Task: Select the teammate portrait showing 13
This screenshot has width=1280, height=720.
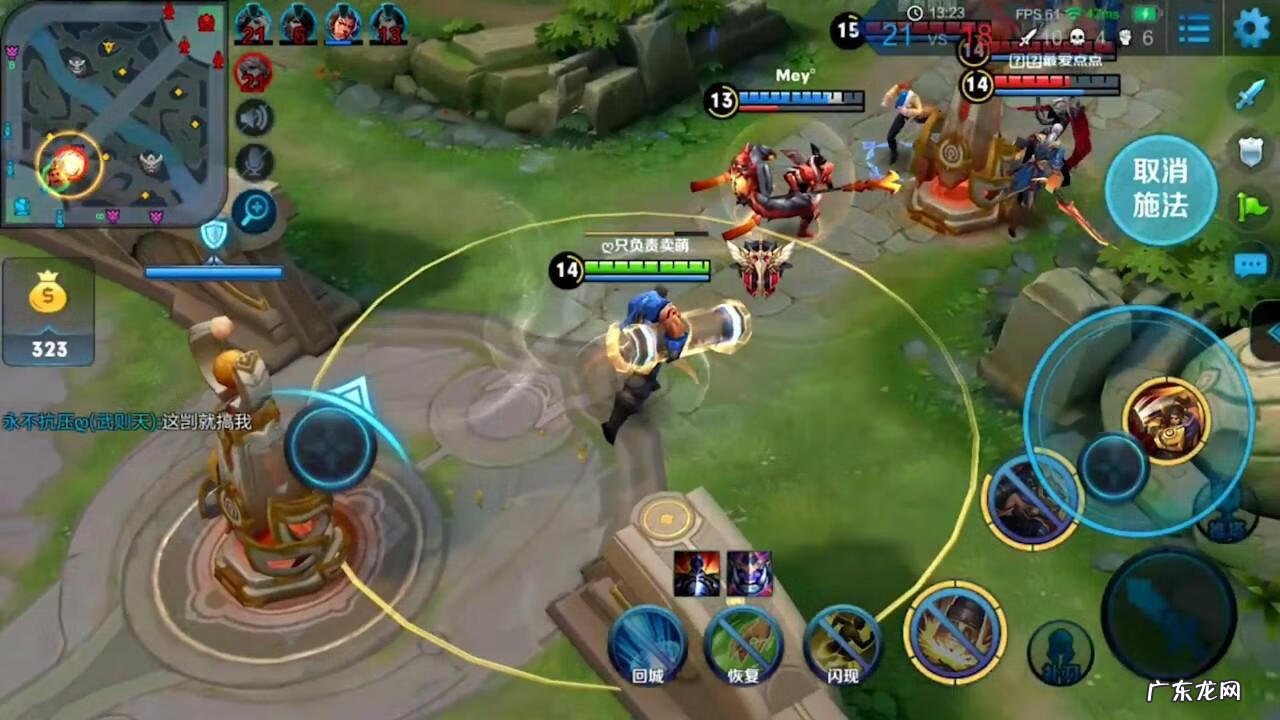Action: tap(388, 23)
